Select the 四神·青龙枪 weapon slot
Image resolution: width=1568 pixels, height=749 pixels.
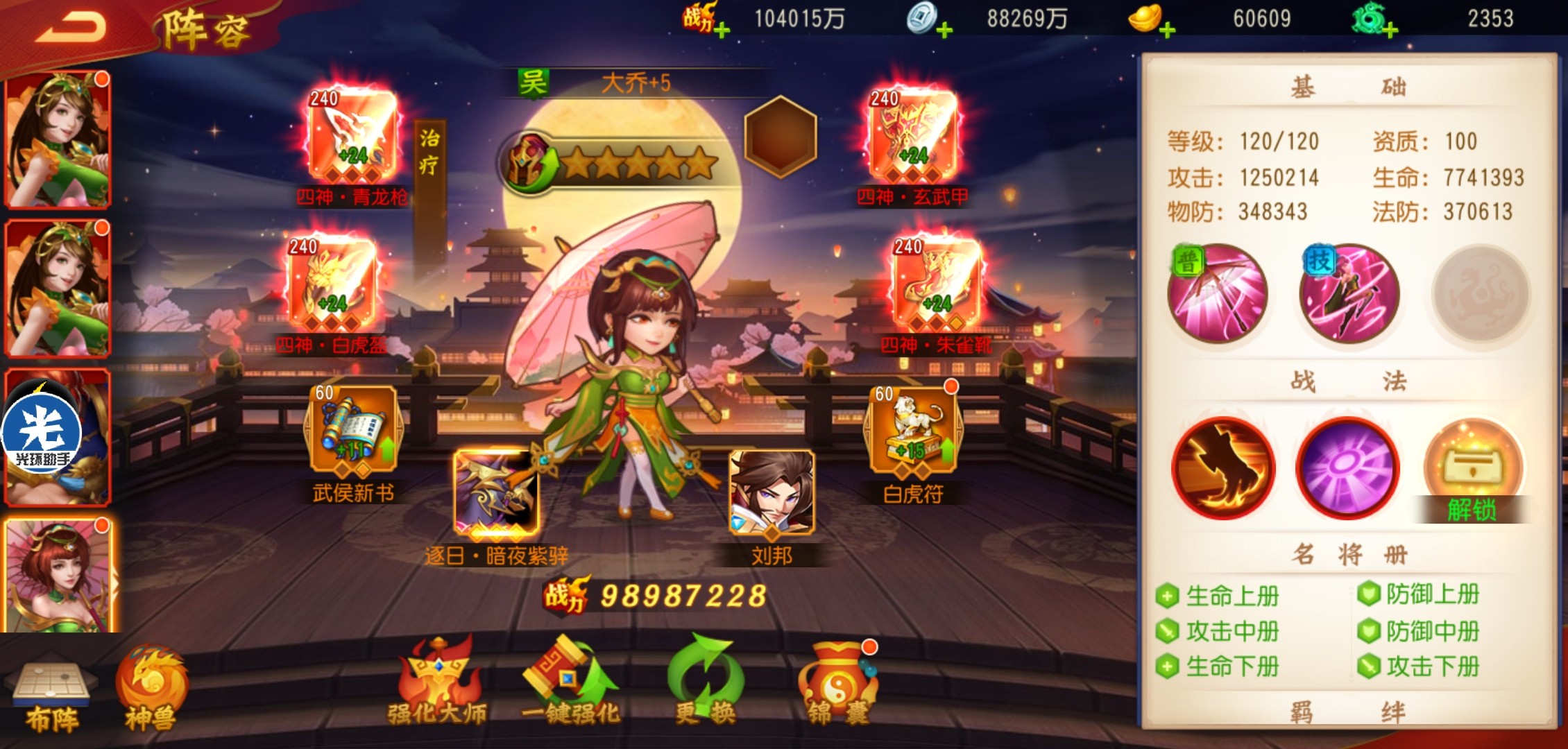[352, 136]
